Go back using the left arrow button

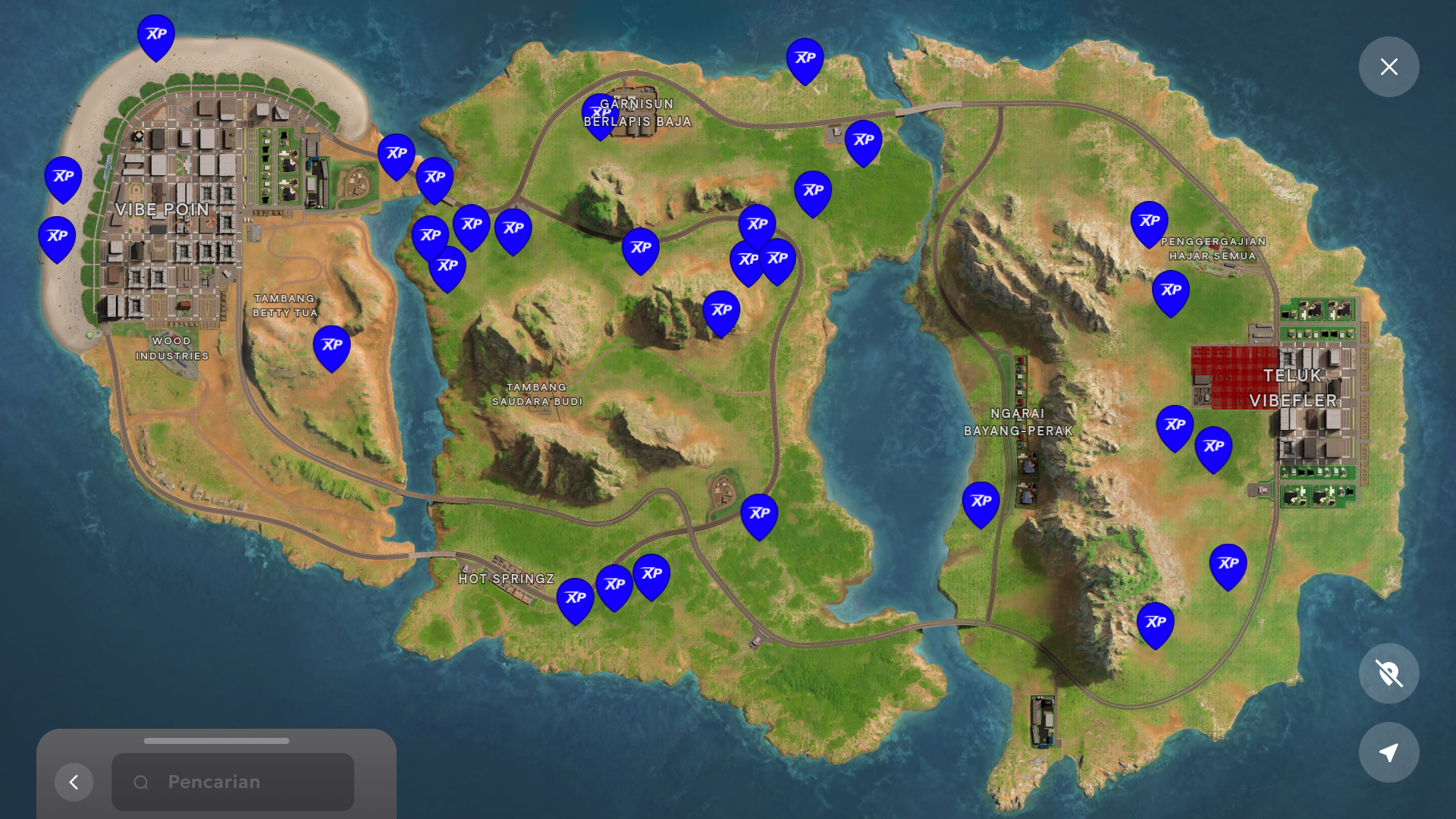point(74,782)
